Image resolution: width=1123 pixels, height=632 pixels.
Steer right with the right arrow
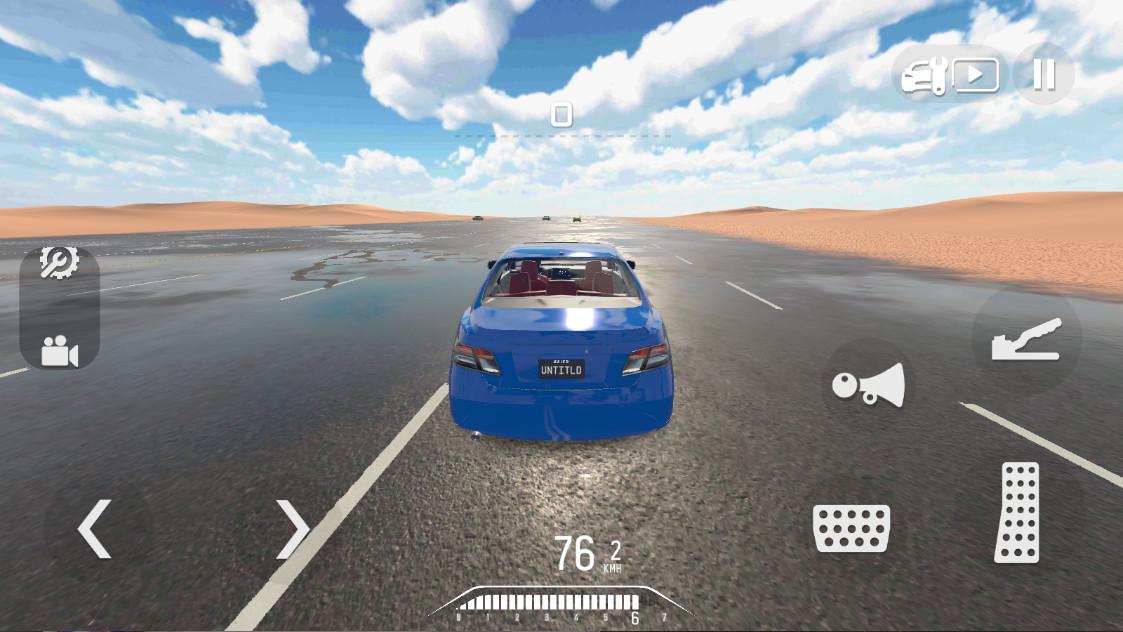click(293, 529)
